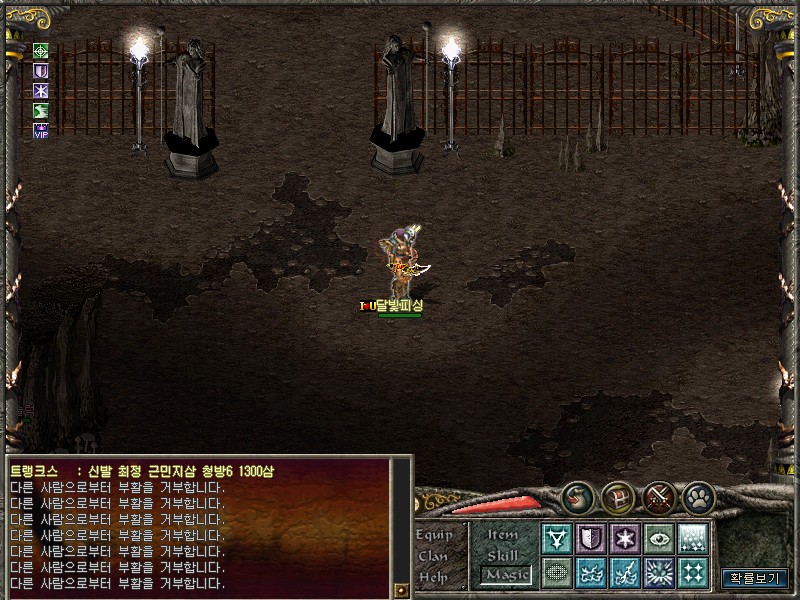Open the paw print pet button
Image resolution: width=800 pixels, height=600 pixels.
[699, 497]
